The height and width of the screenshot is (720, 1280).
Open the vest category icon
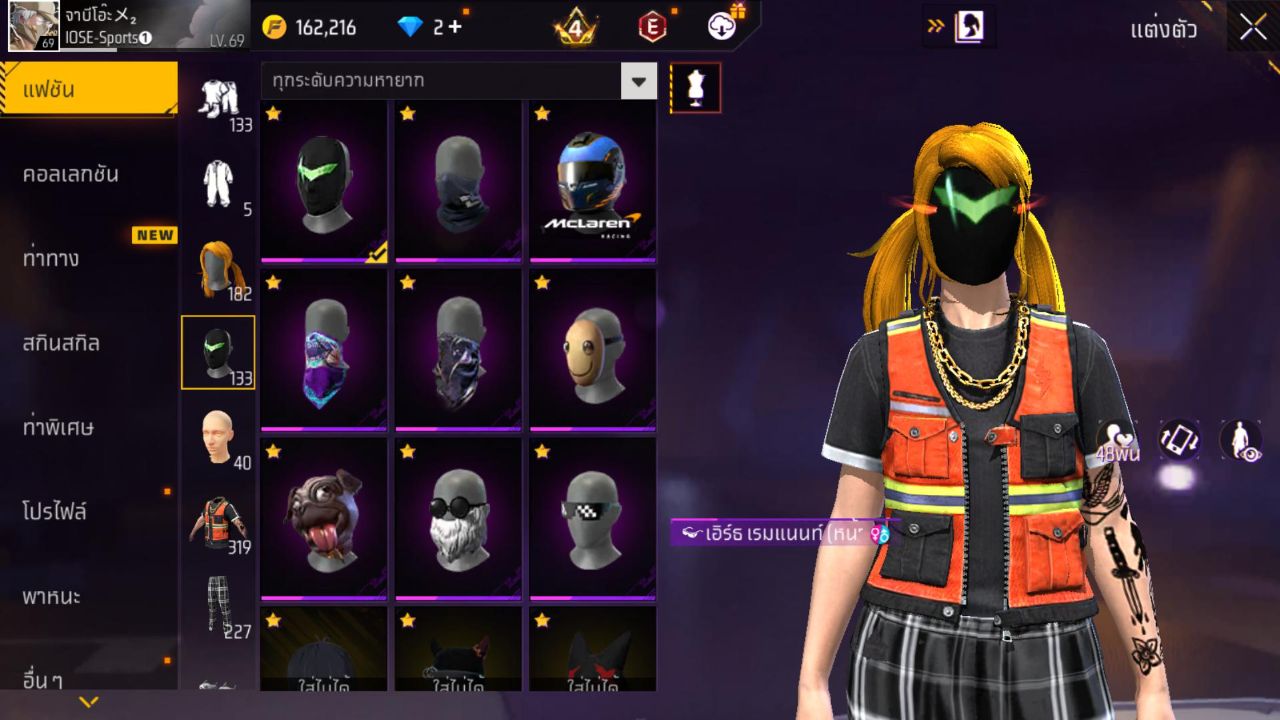click(219, 520)
